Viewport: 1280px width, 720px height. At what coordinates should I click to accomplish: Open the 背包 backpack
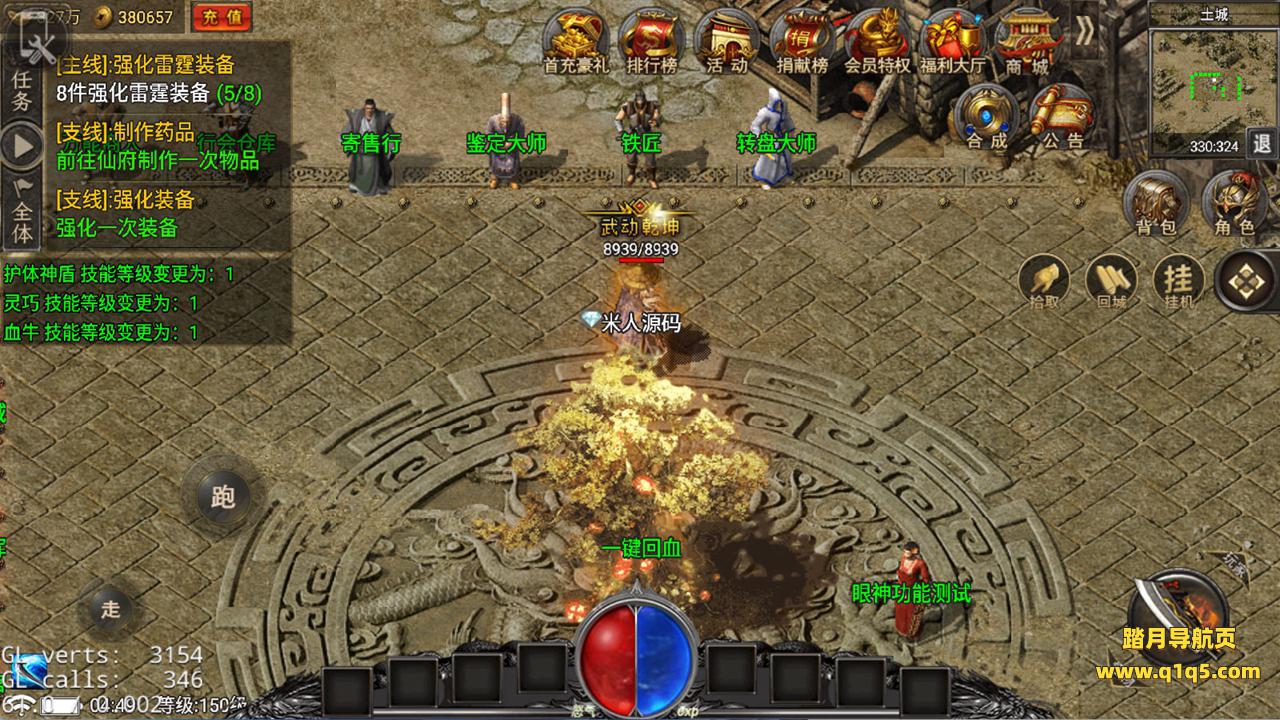point(1156,204)
